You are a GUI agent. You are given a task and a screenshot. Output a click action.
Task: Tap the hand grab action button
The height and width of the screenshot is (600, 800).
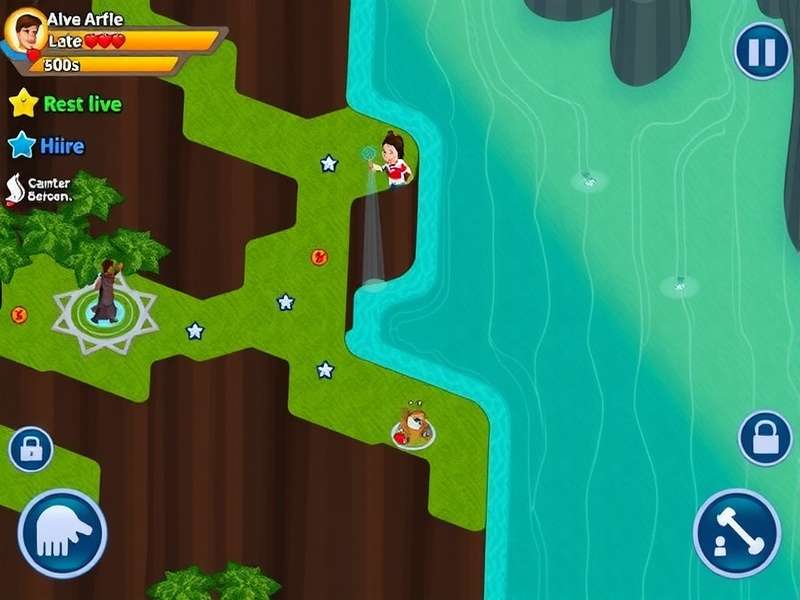tap(62, 533)
